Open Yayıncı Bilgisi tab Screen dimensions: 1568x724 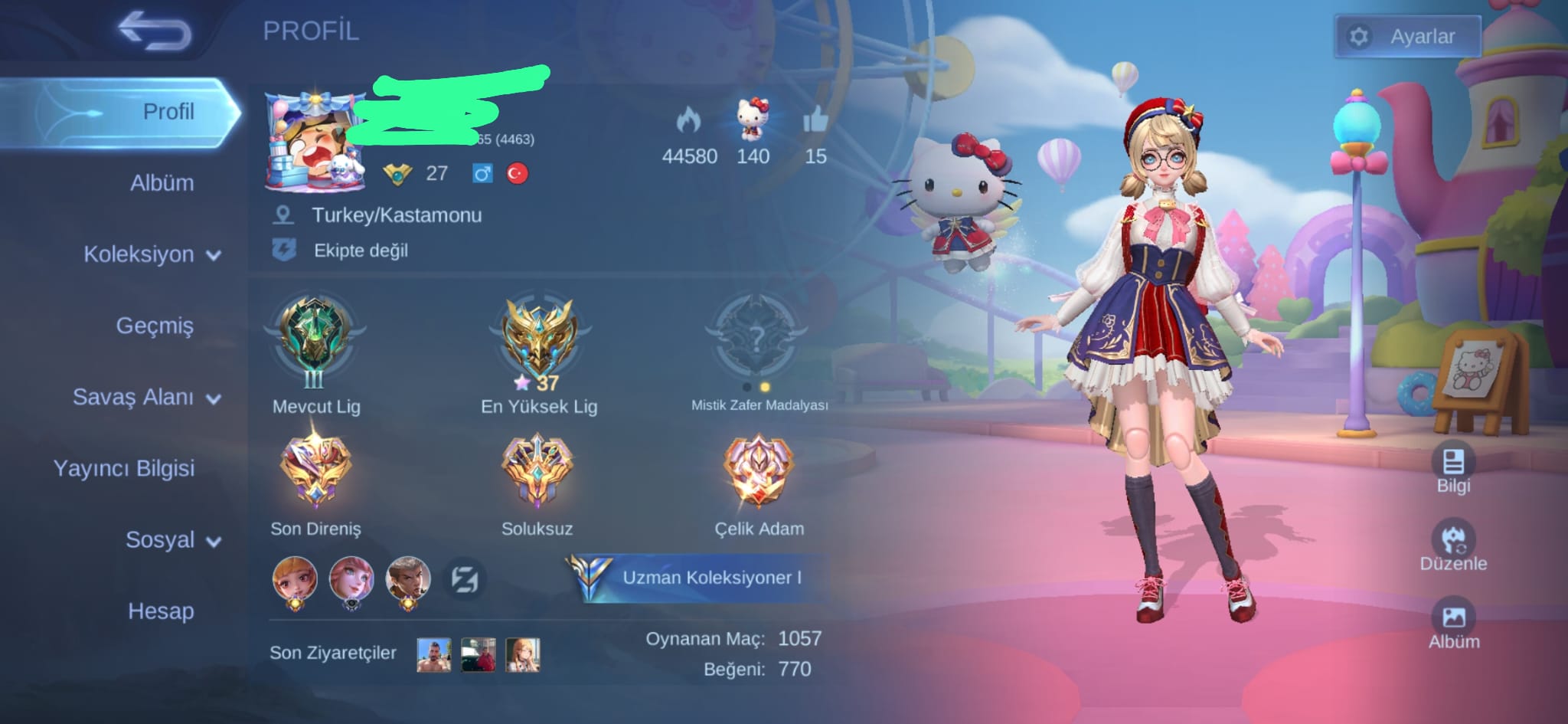coord(124,468)
